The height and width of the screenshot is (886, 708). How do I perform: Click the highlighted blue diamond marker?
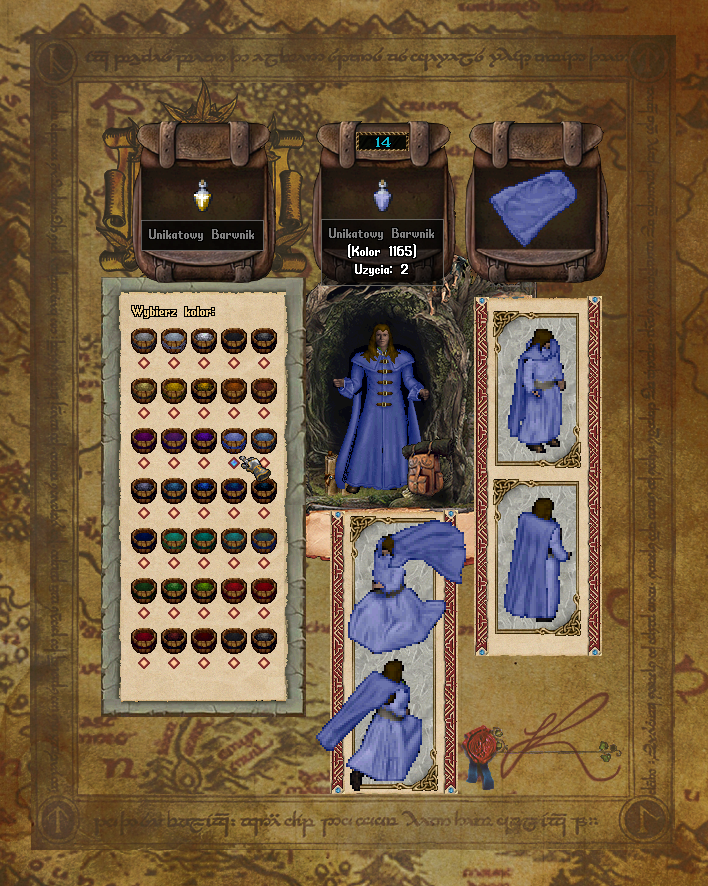coord(234,463)
